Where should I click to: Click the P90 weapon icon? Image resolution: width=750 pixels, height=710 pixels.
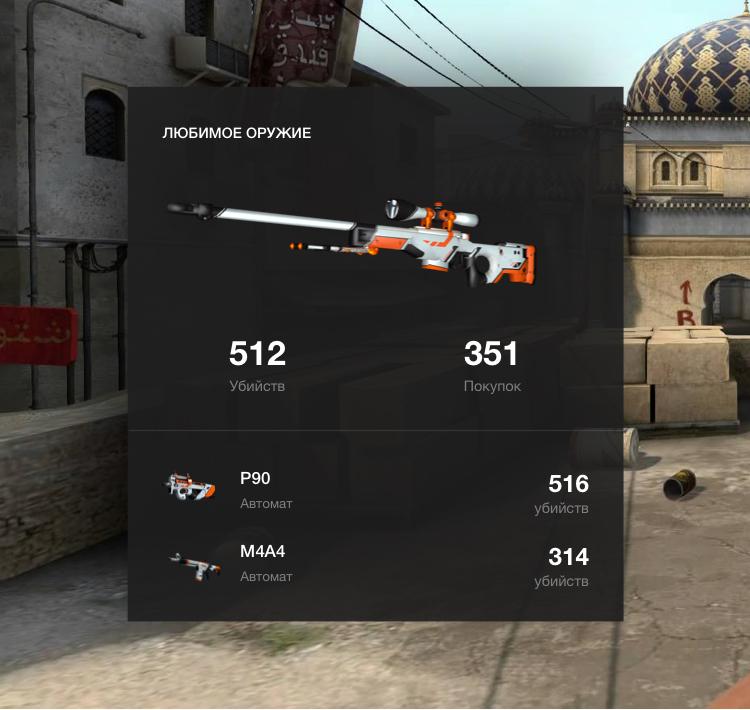click(x=190, y=487)
